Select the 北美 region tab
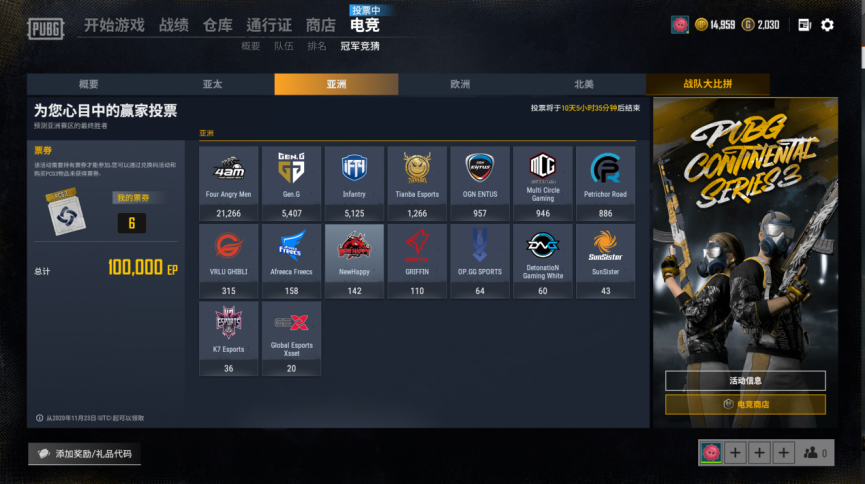 [584, 85]
